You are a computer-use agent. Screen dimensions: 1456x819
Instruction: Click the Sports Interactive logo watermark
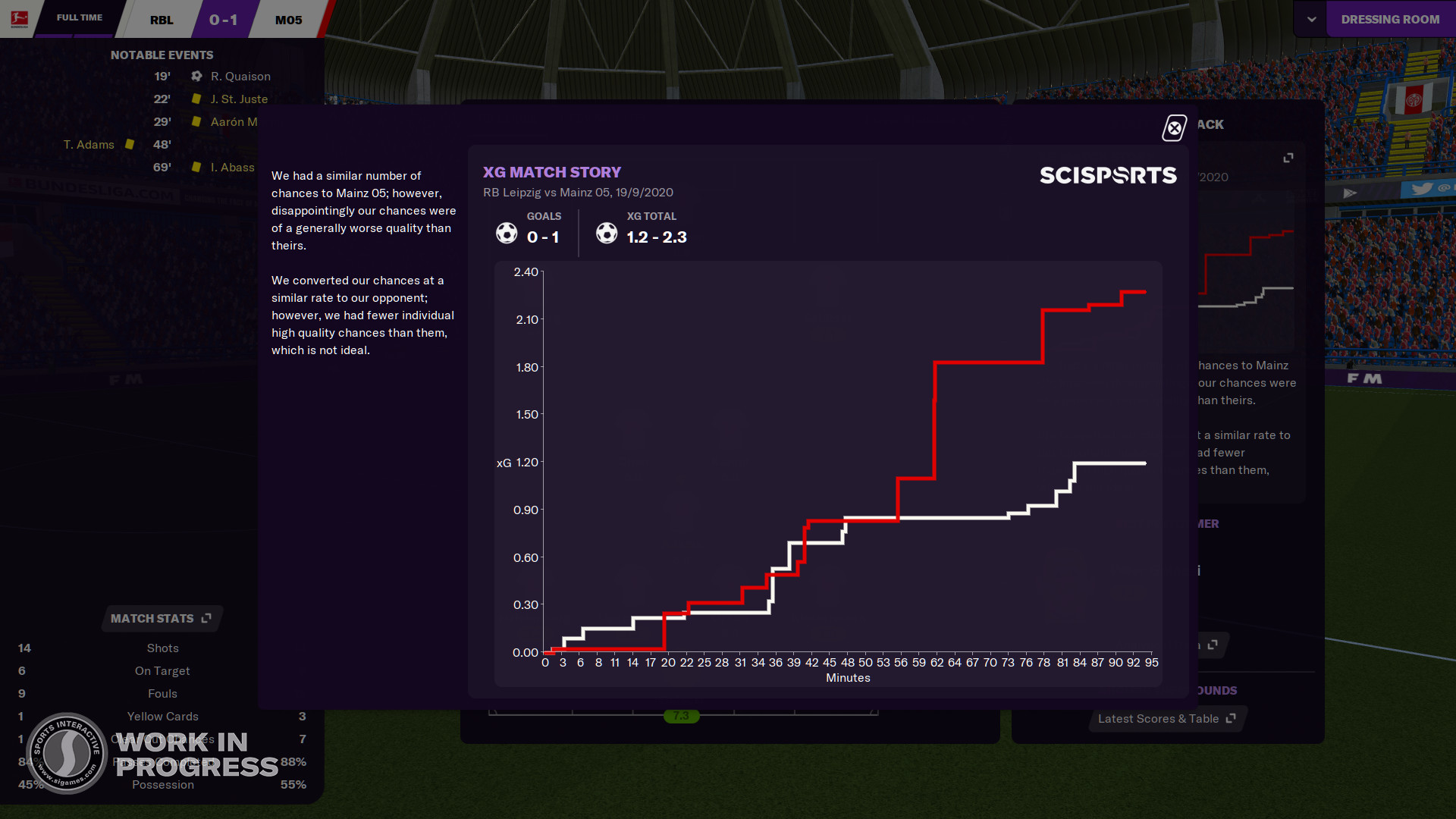point(67,754)
